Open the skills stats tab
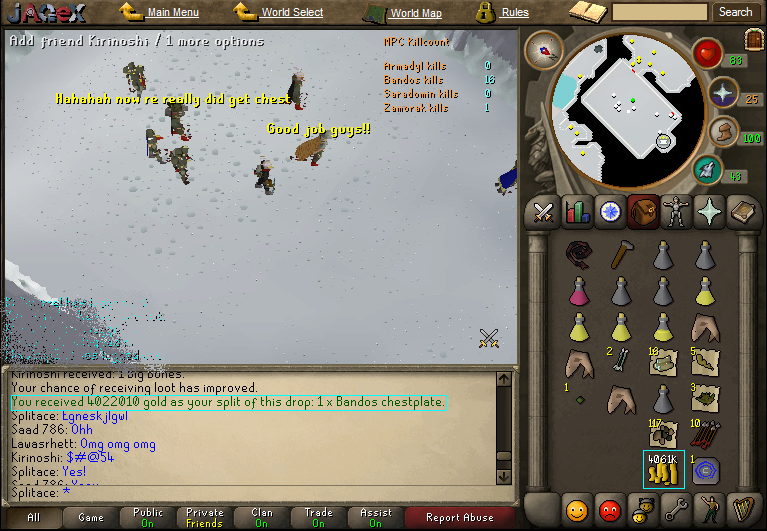767x531 pixels. (x=577, y=211)
